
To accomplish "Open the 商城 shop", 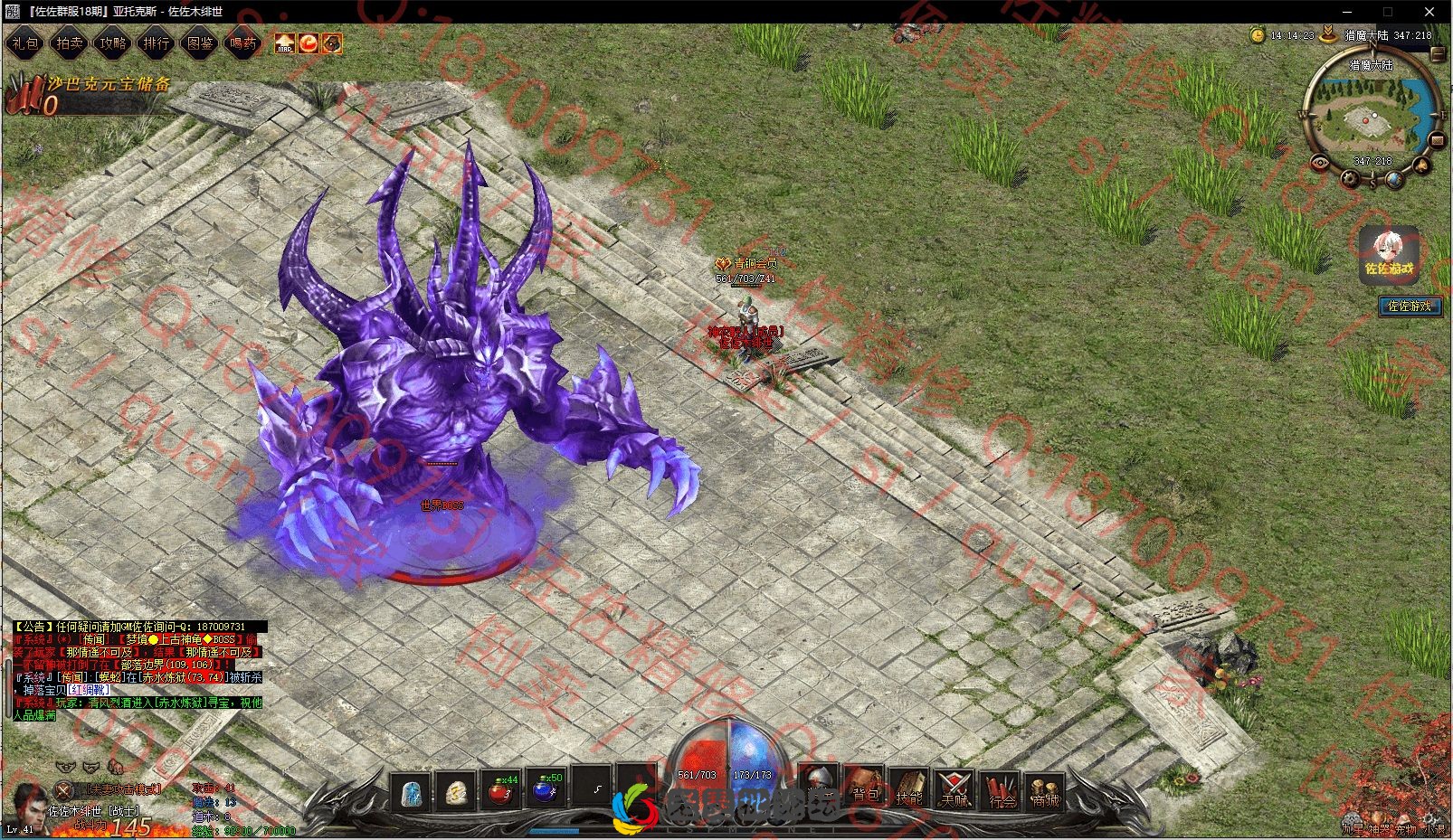I will click(x=1045, y=793).
